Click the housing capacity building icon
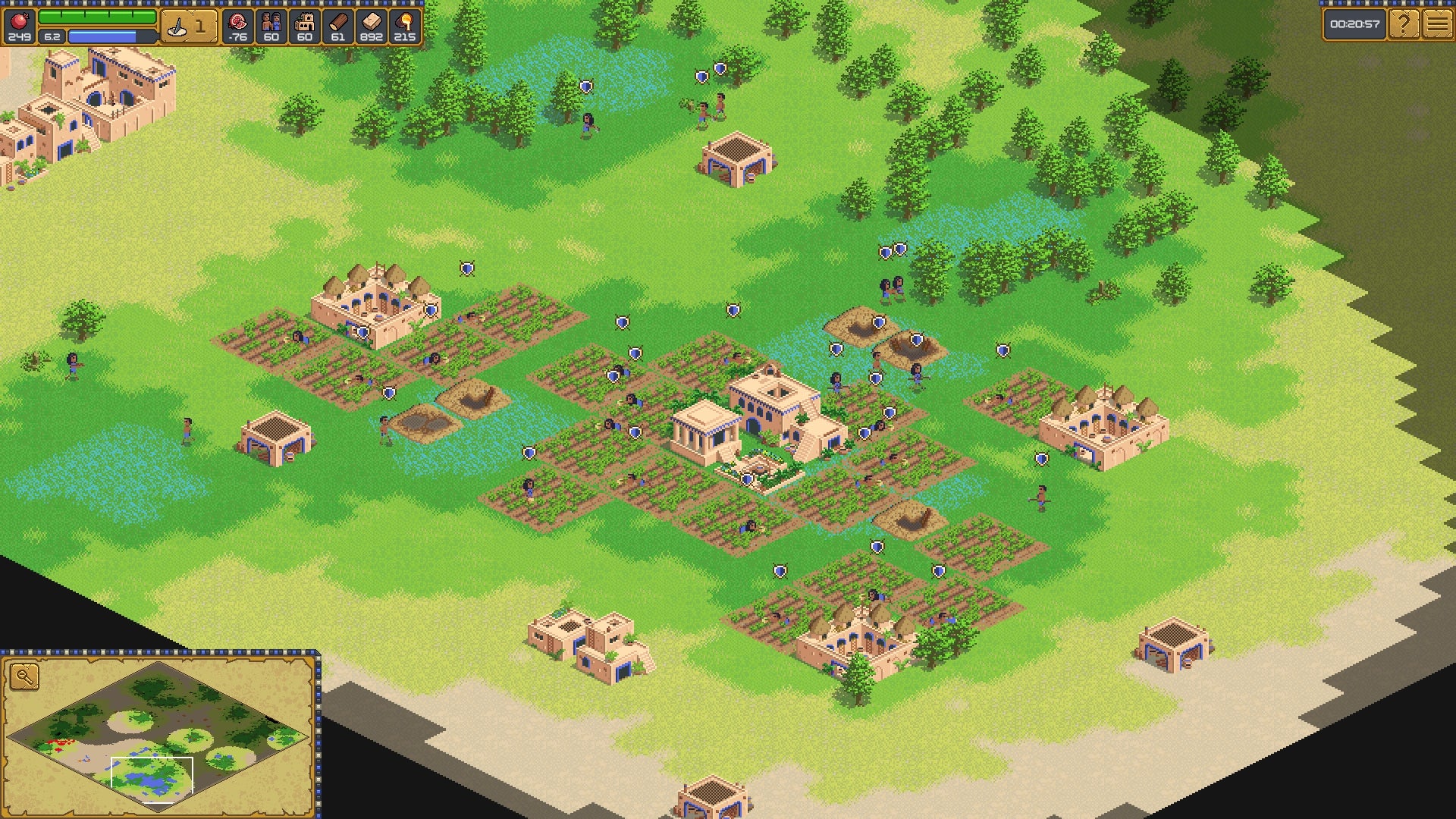1456x819 pixels. pyautogui.click(x=303, y=20)
